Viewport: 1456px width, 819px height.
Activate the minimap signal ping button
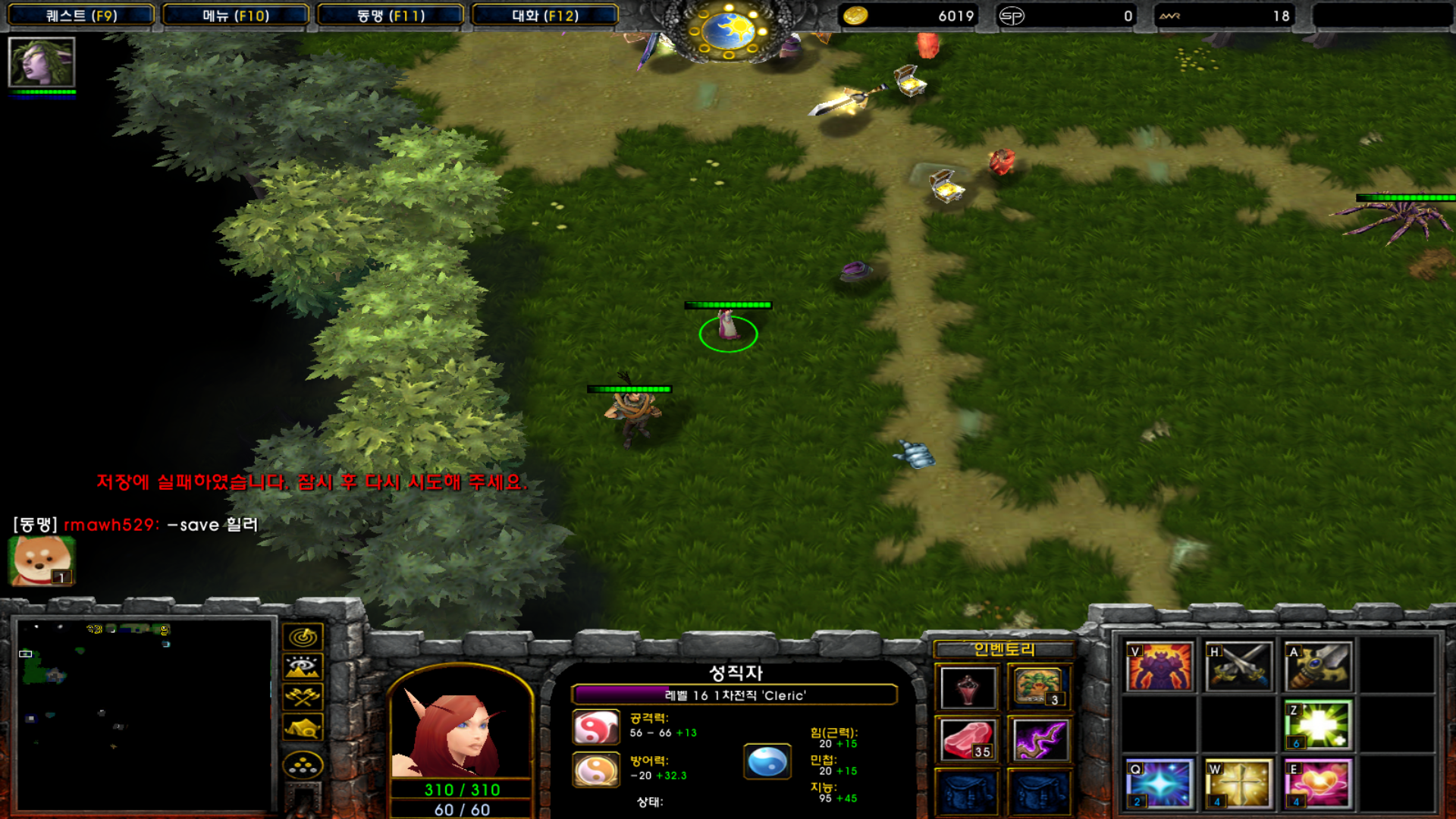tap(303, 637)
